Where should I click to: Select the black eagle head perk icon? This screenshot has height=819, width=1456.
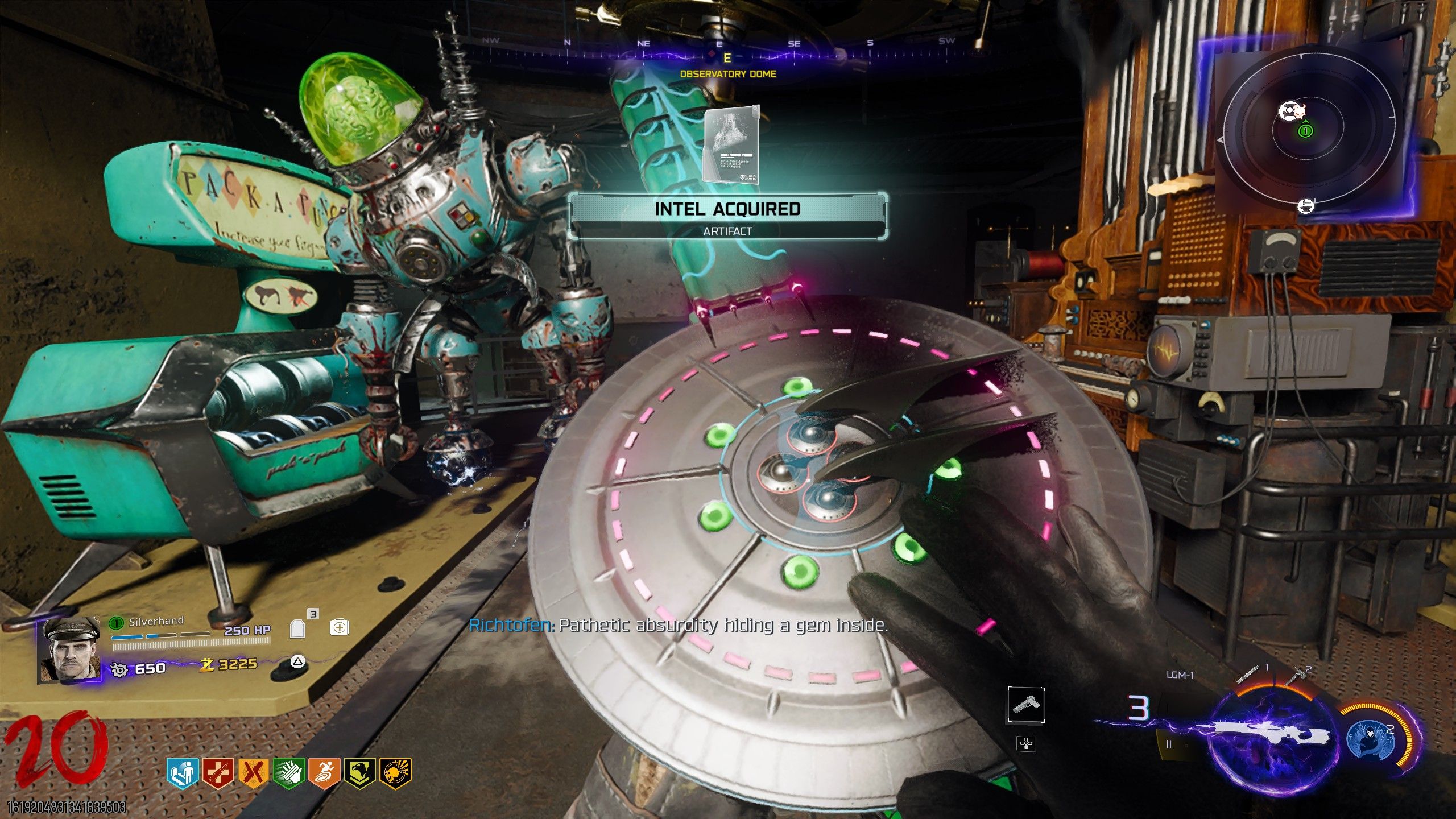359,773
